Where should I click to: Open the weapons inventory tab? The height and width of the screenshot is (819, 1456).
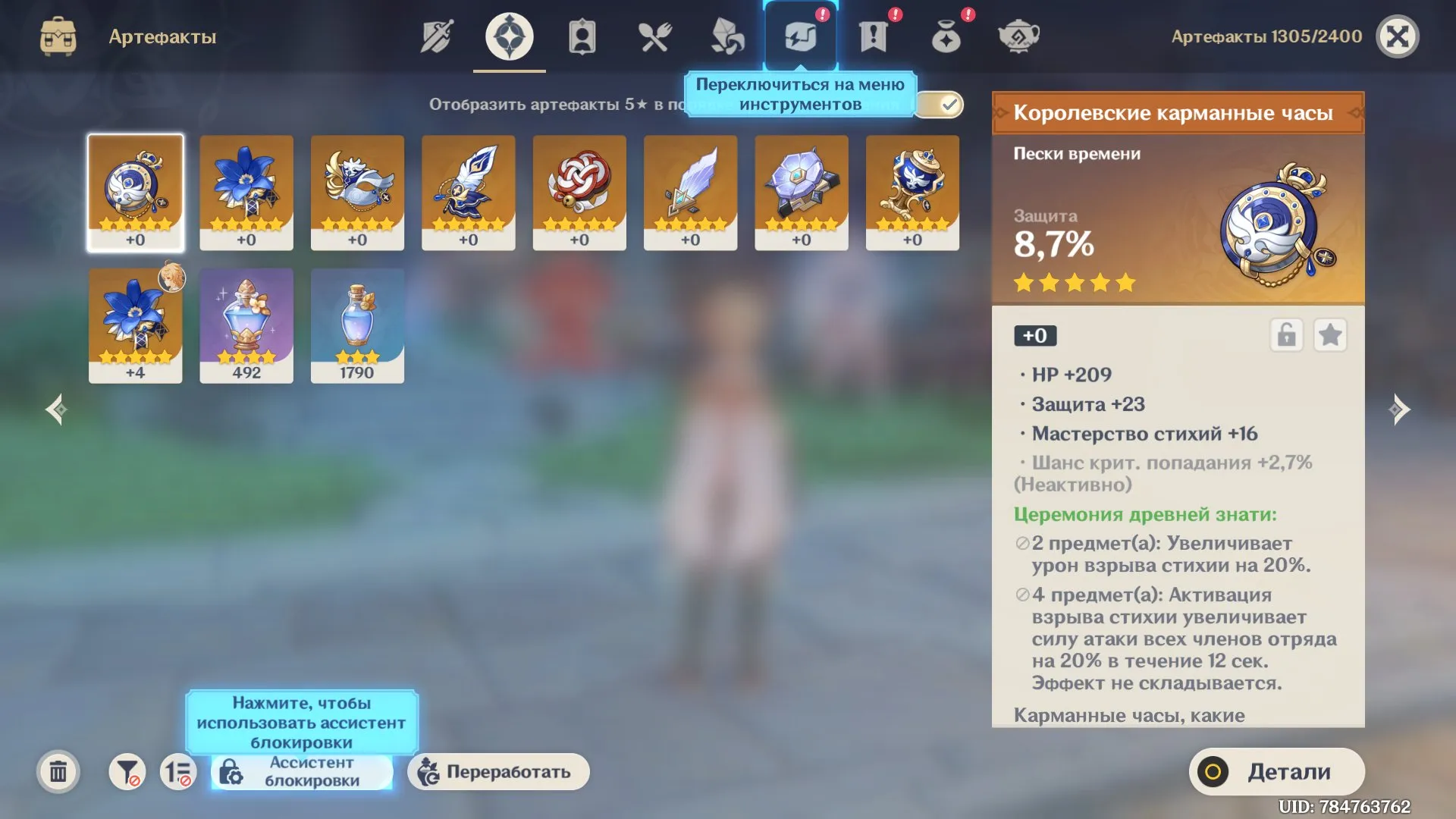coord(436,35)
